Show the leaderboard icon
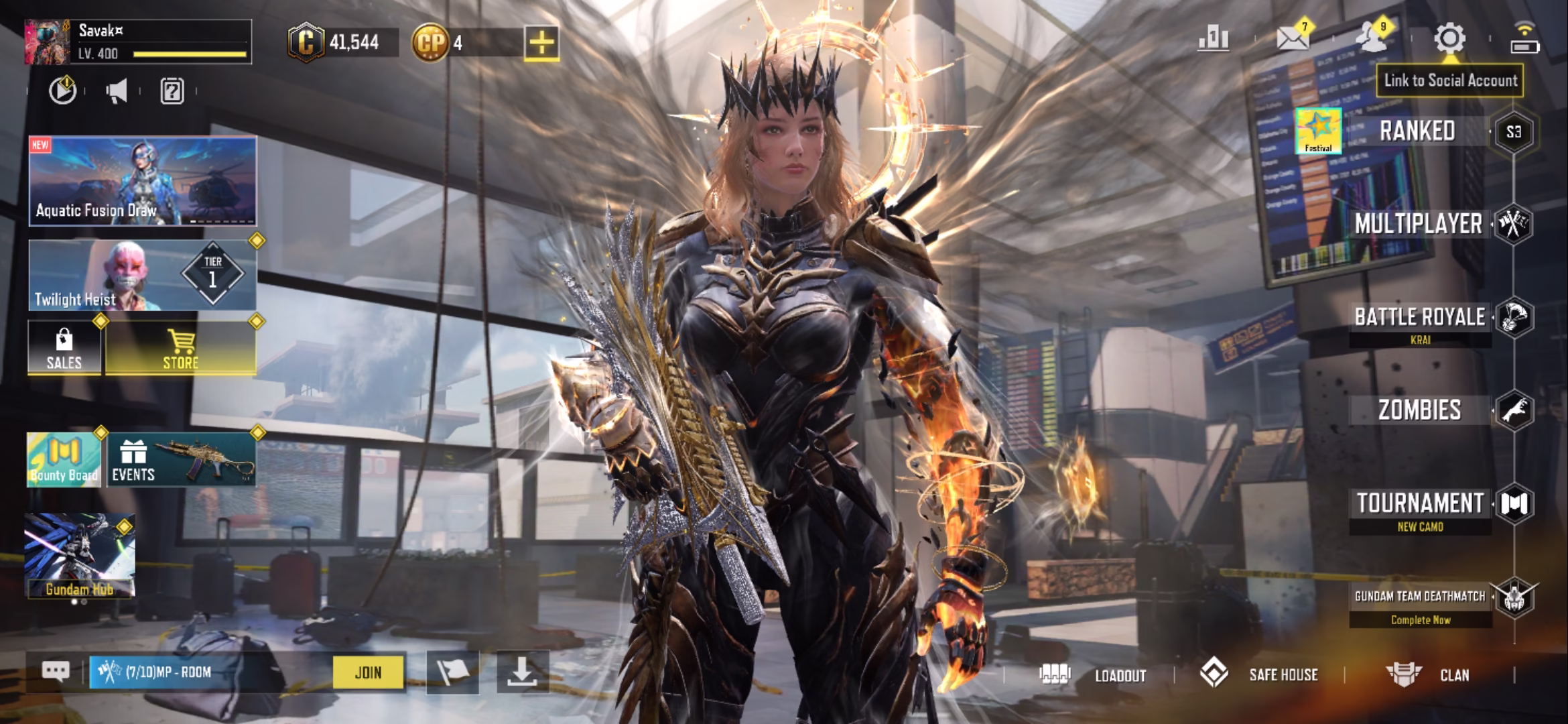Image resolution: width=1568 pixels, height=724 pixels. point(1213,39)
